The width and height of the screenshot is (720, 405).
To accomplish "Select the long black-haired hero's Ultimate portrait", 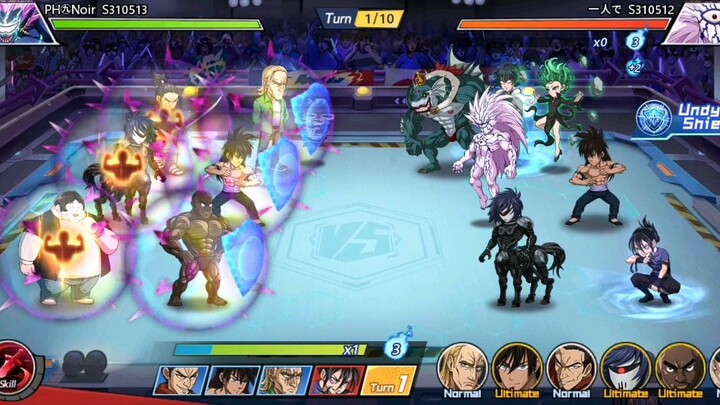I will (x=516, y=367).
